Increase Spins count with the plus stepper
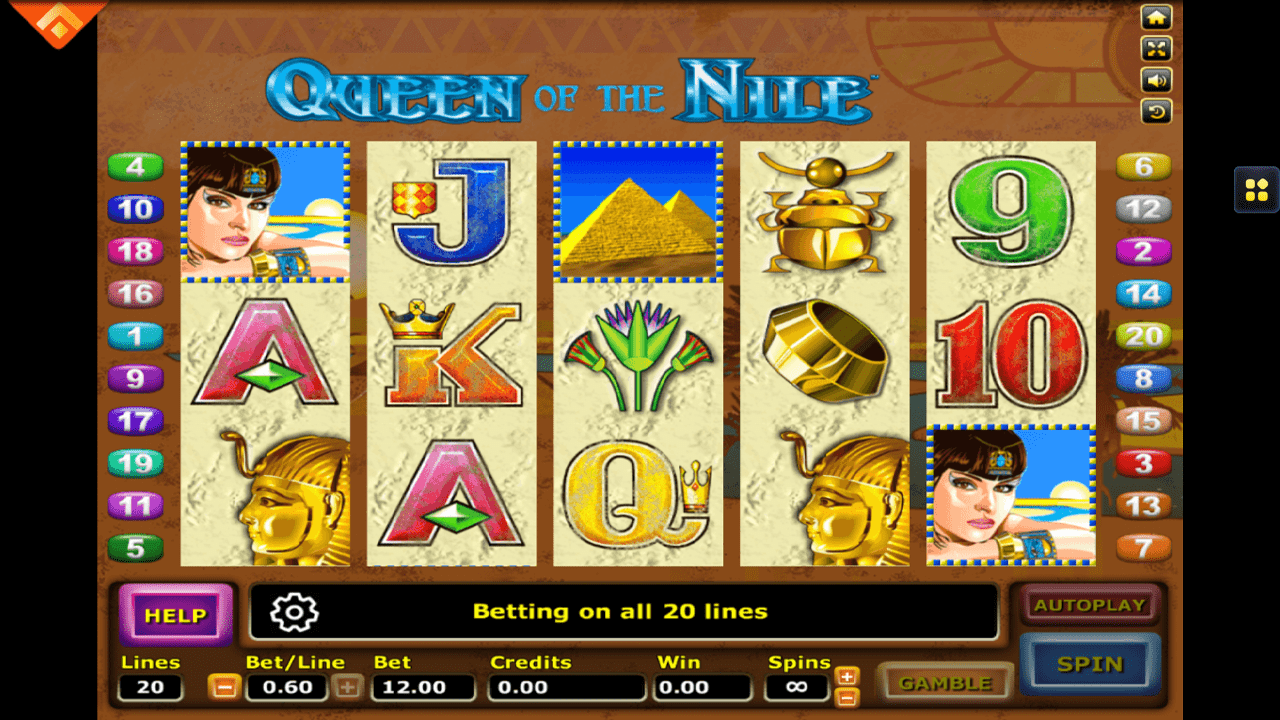Viewport: 1280px width, 720px height. [845, 675]
